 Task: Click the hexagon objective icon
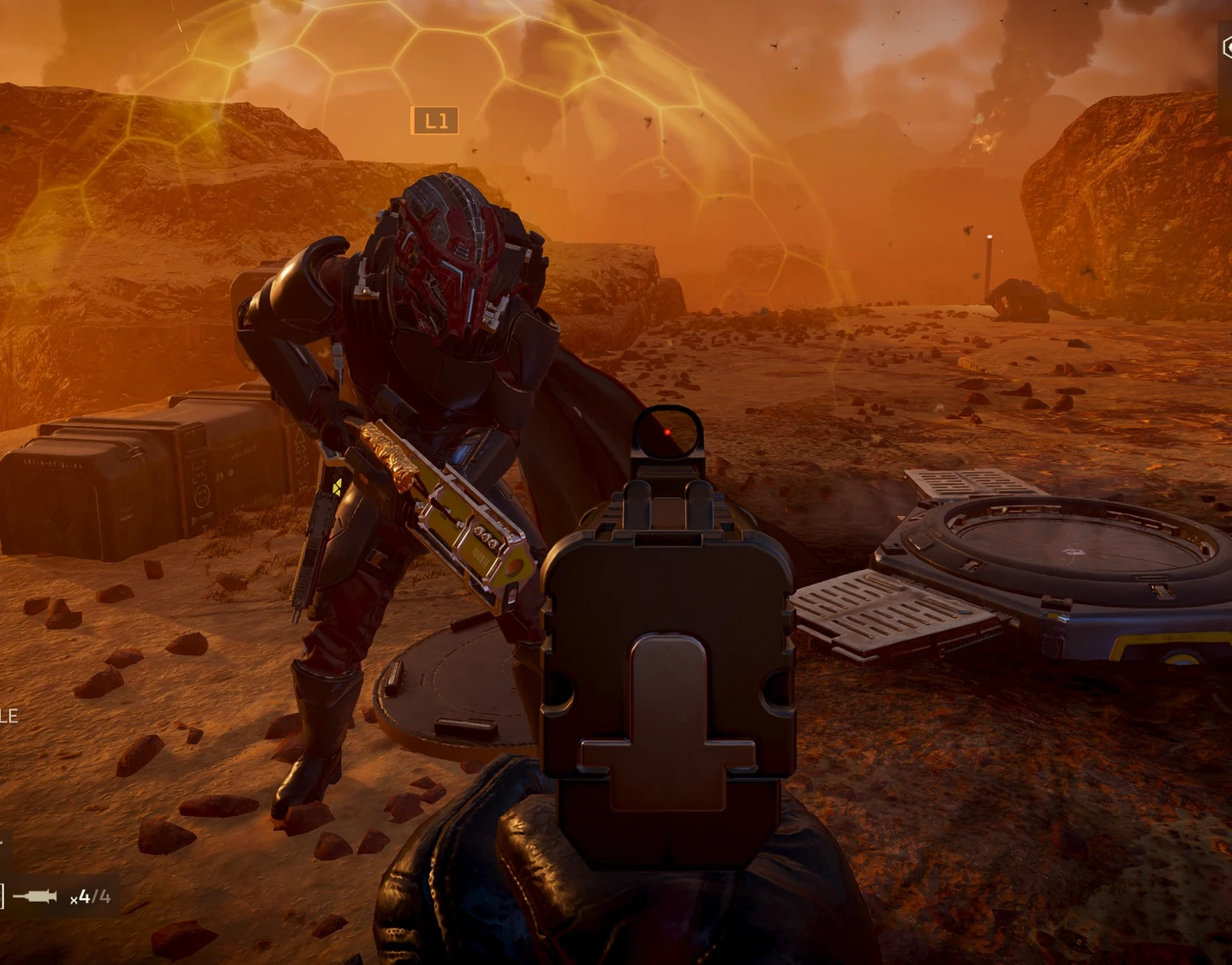point(1226,48)
